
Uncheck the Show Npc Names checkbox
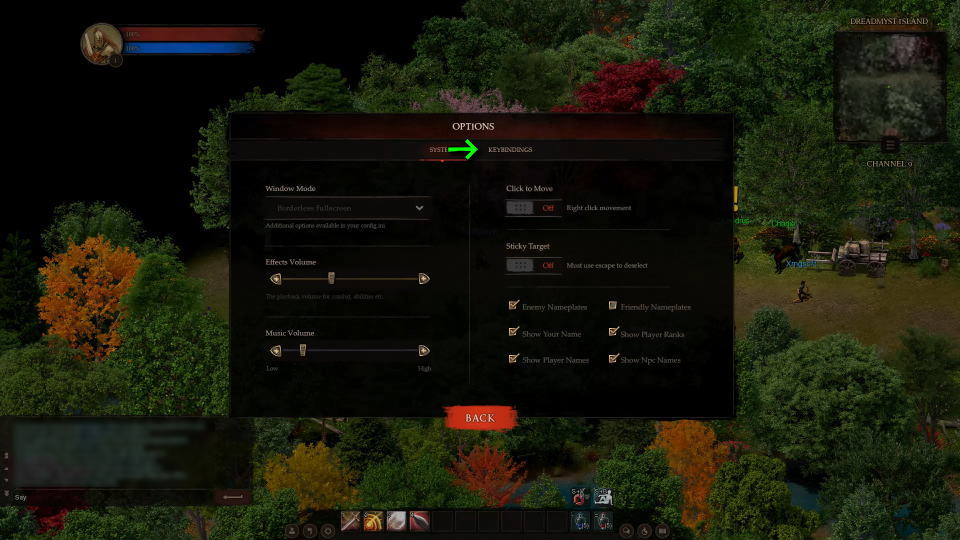(613, 359)
